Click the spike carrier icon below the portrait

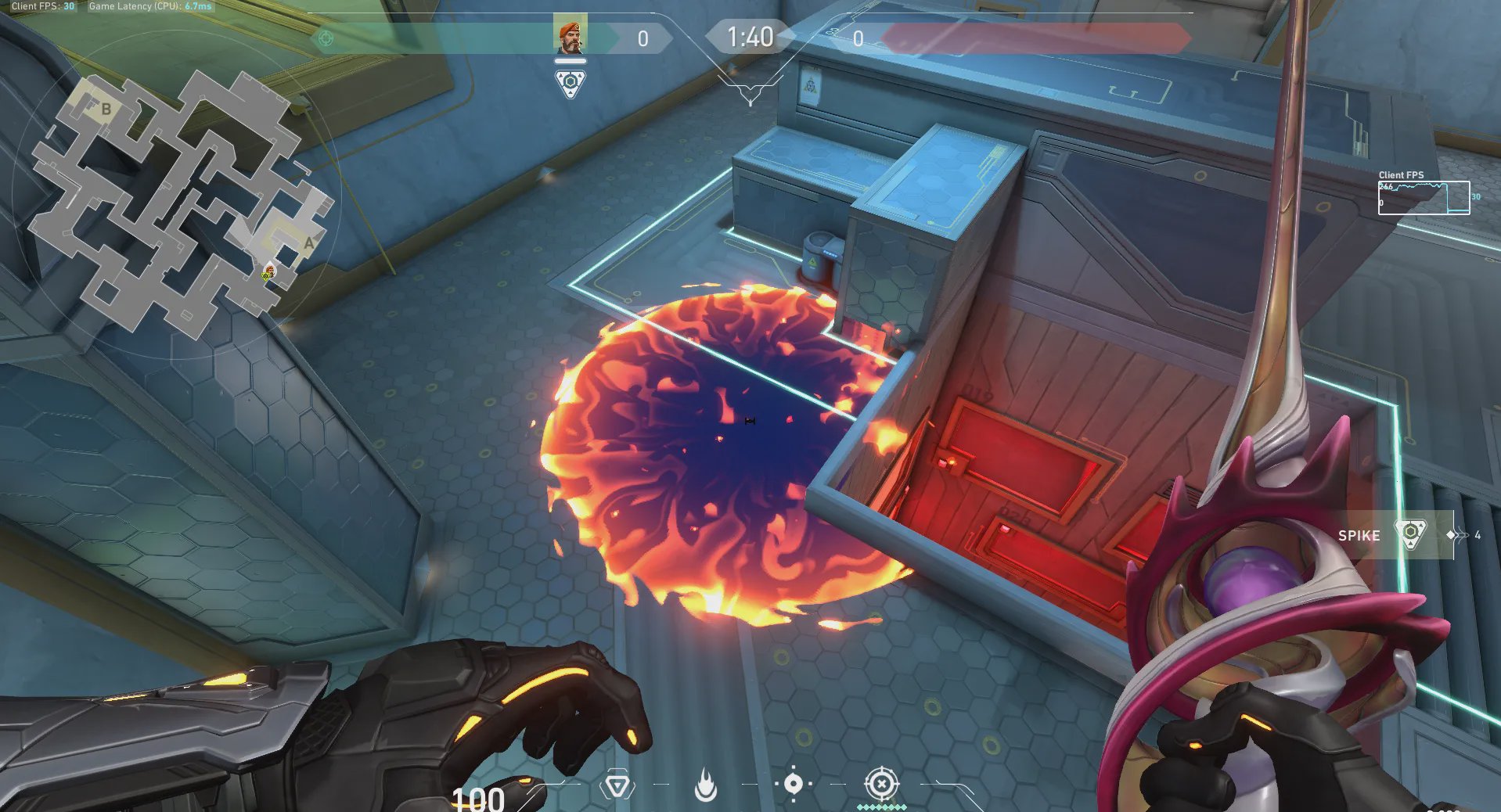[571, 84]
